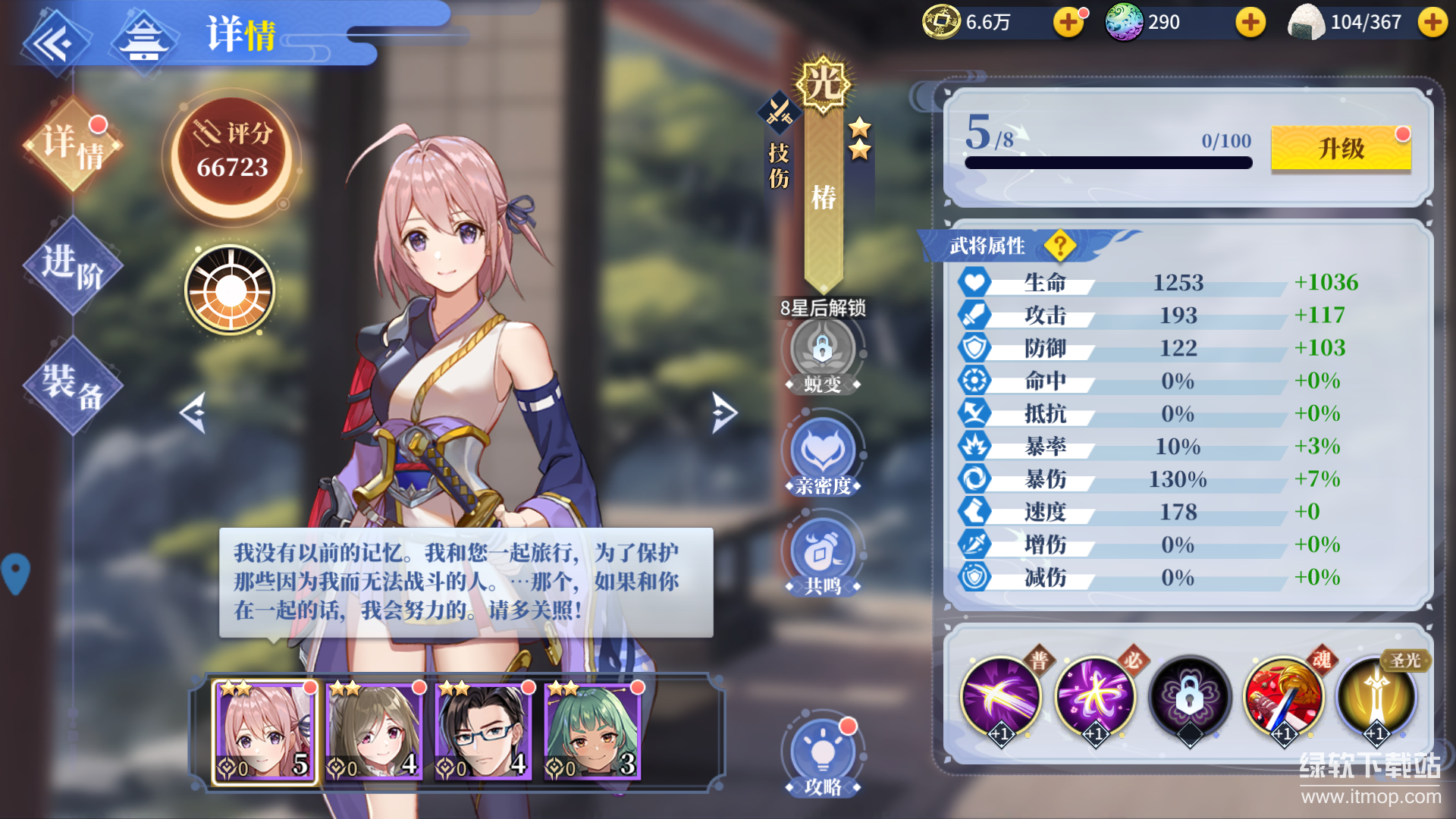Go back using the double-arrow button
1456x819 pixels.
click(x=53, y=42)
